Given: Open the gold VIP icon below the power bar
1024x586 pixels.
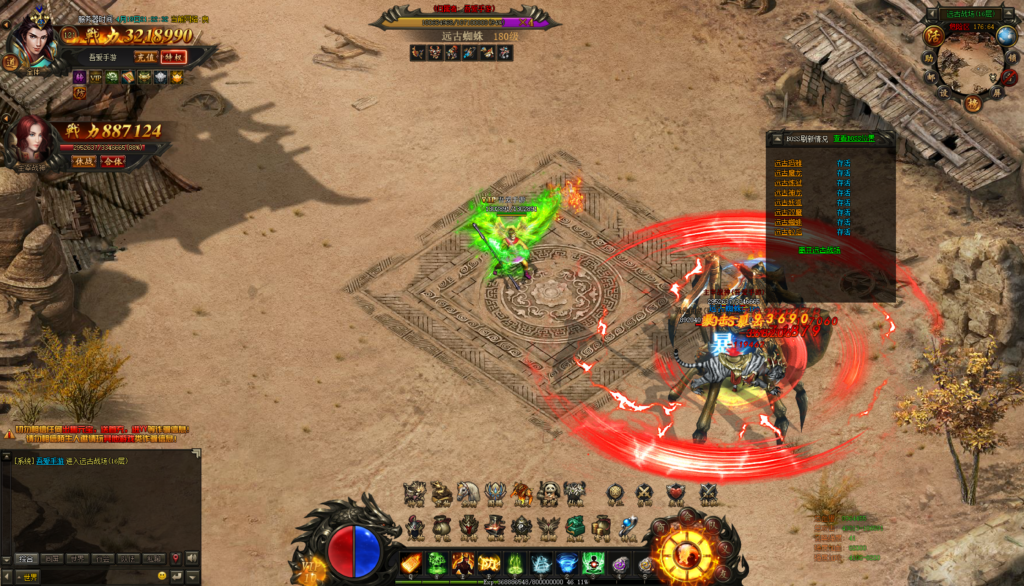Looking at the screenshot, I should (x=95, y=77).
